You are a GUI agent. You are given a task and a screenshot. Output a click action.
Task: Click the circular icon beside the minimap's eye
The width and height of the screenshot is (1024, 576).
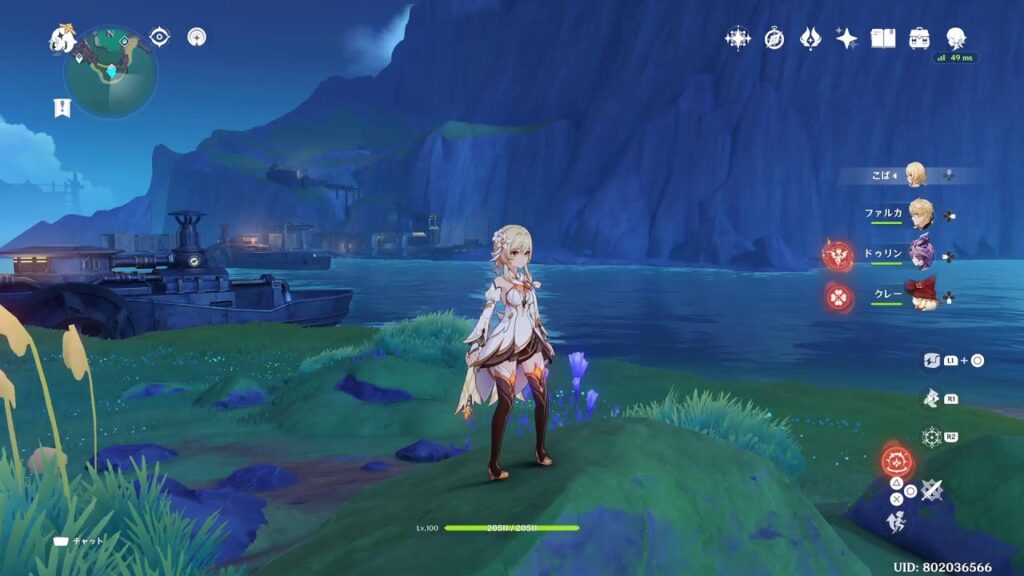tap(198, 37)
